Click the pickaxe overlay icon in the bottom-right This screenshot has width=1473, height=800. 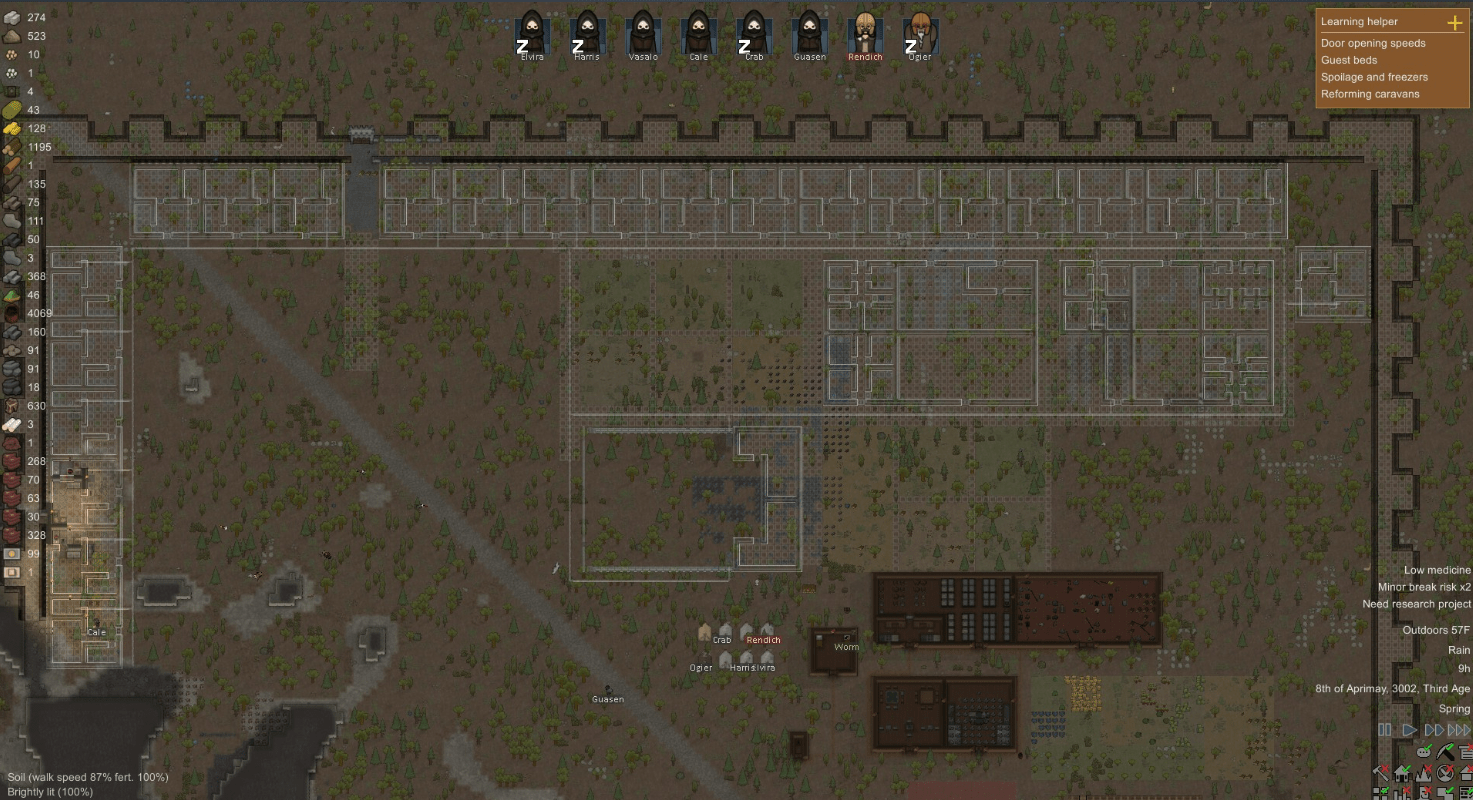pos(1446,752)
